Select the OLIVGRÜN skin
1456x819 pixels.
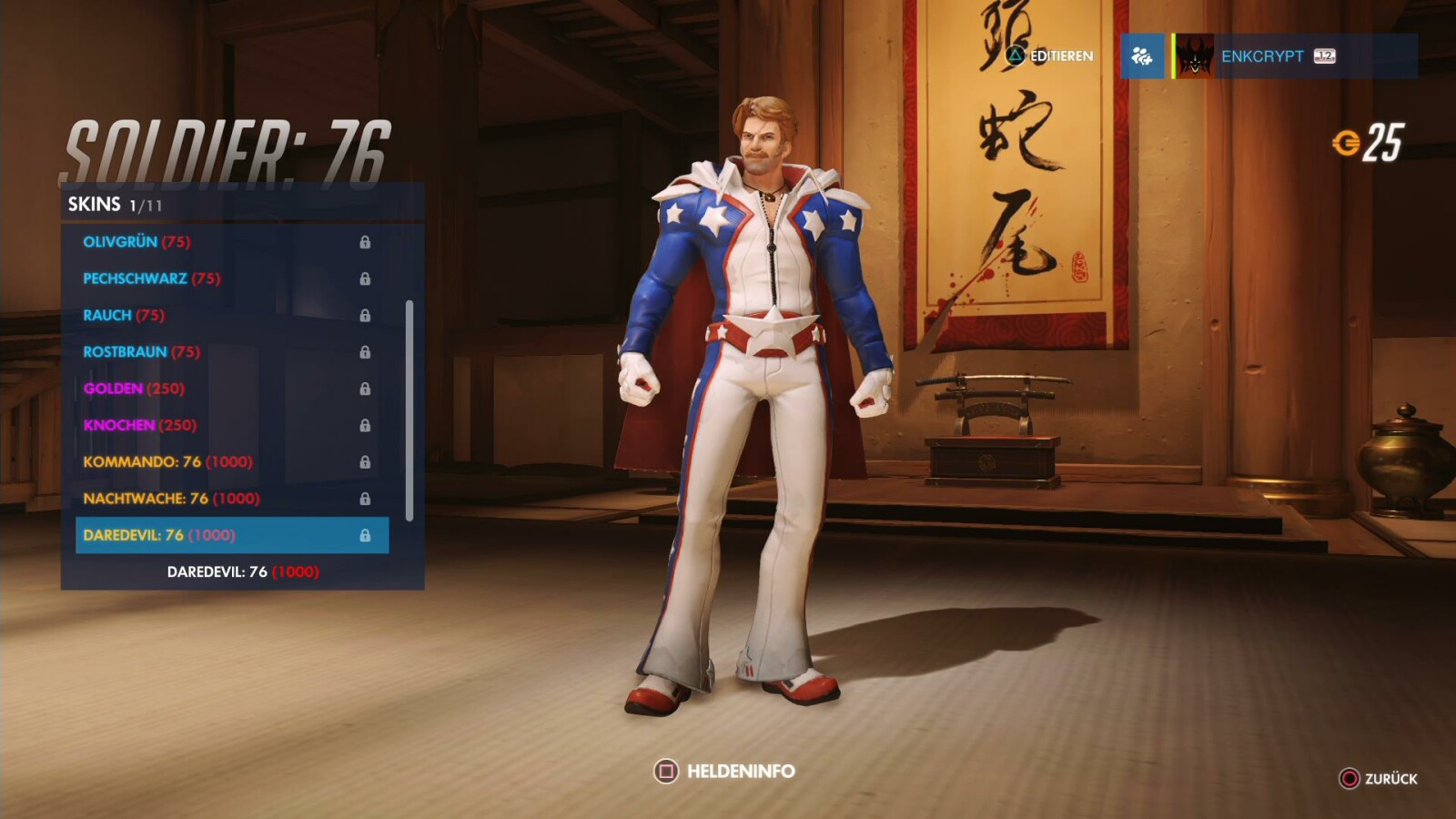118,242
